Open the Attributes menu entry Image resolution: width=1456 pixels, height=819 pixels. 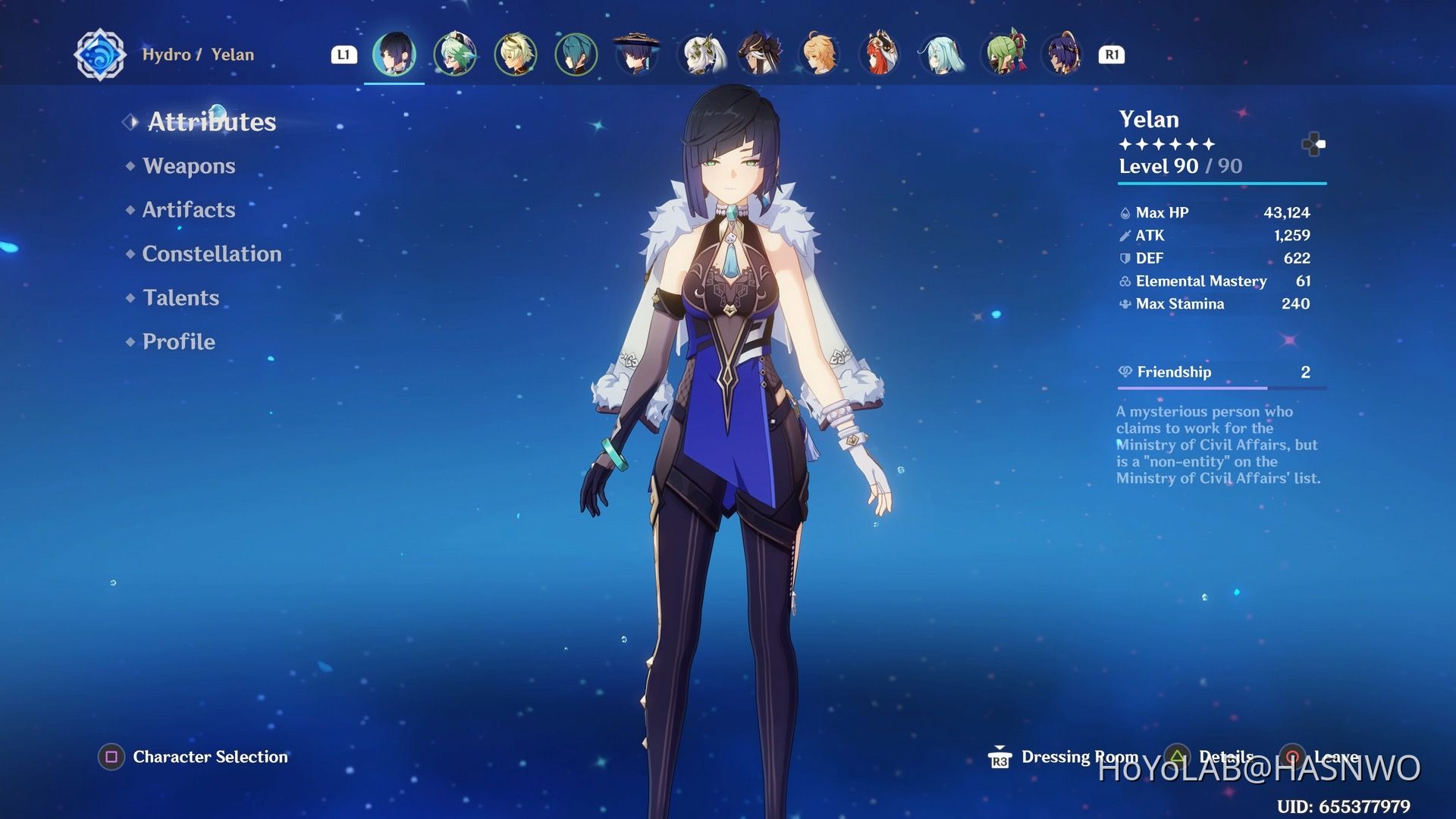[x=212, y=122]
